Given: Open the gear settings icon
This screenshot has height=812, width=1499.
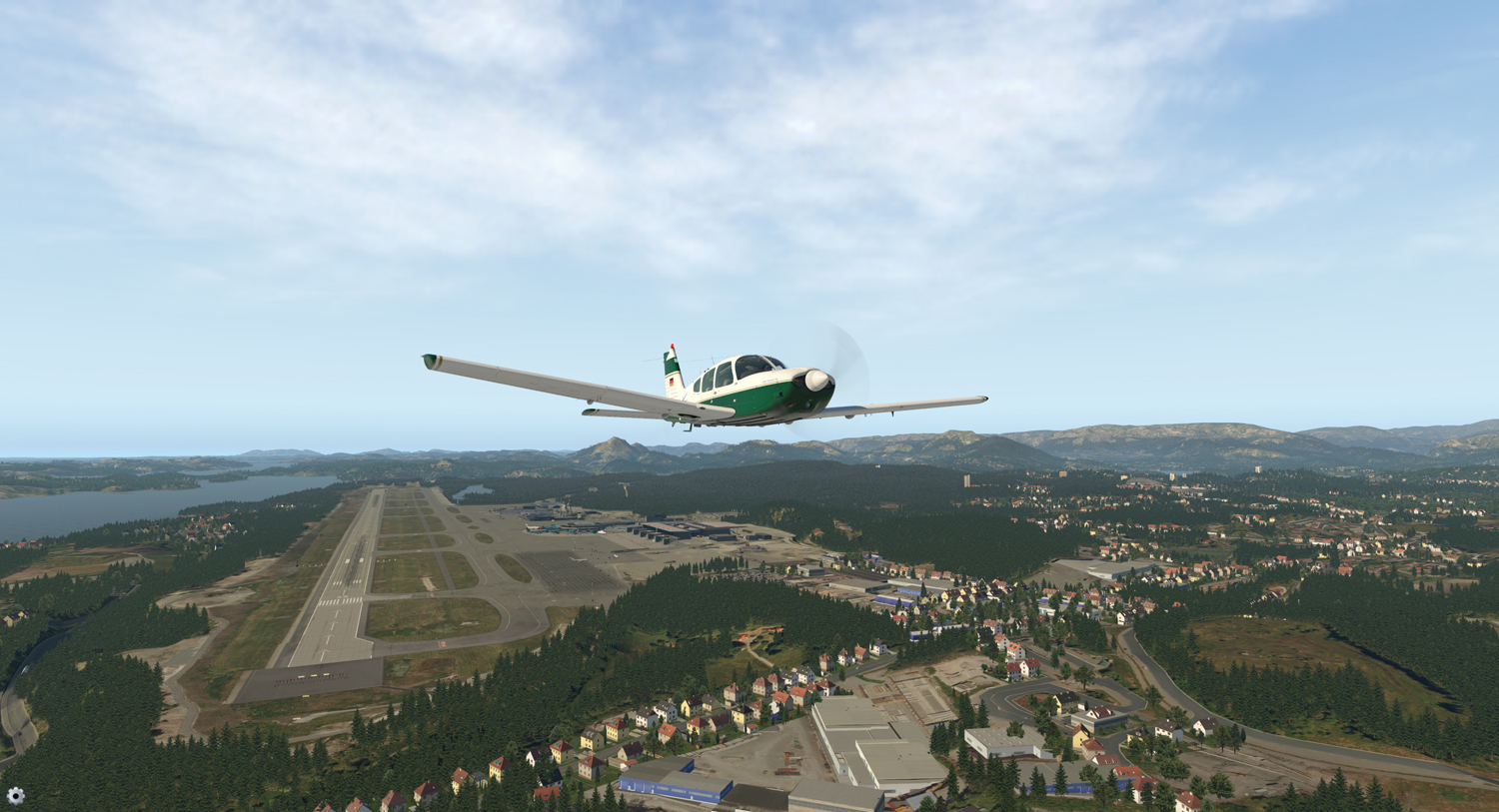Looking at the screenshot, I should point(16,796).
